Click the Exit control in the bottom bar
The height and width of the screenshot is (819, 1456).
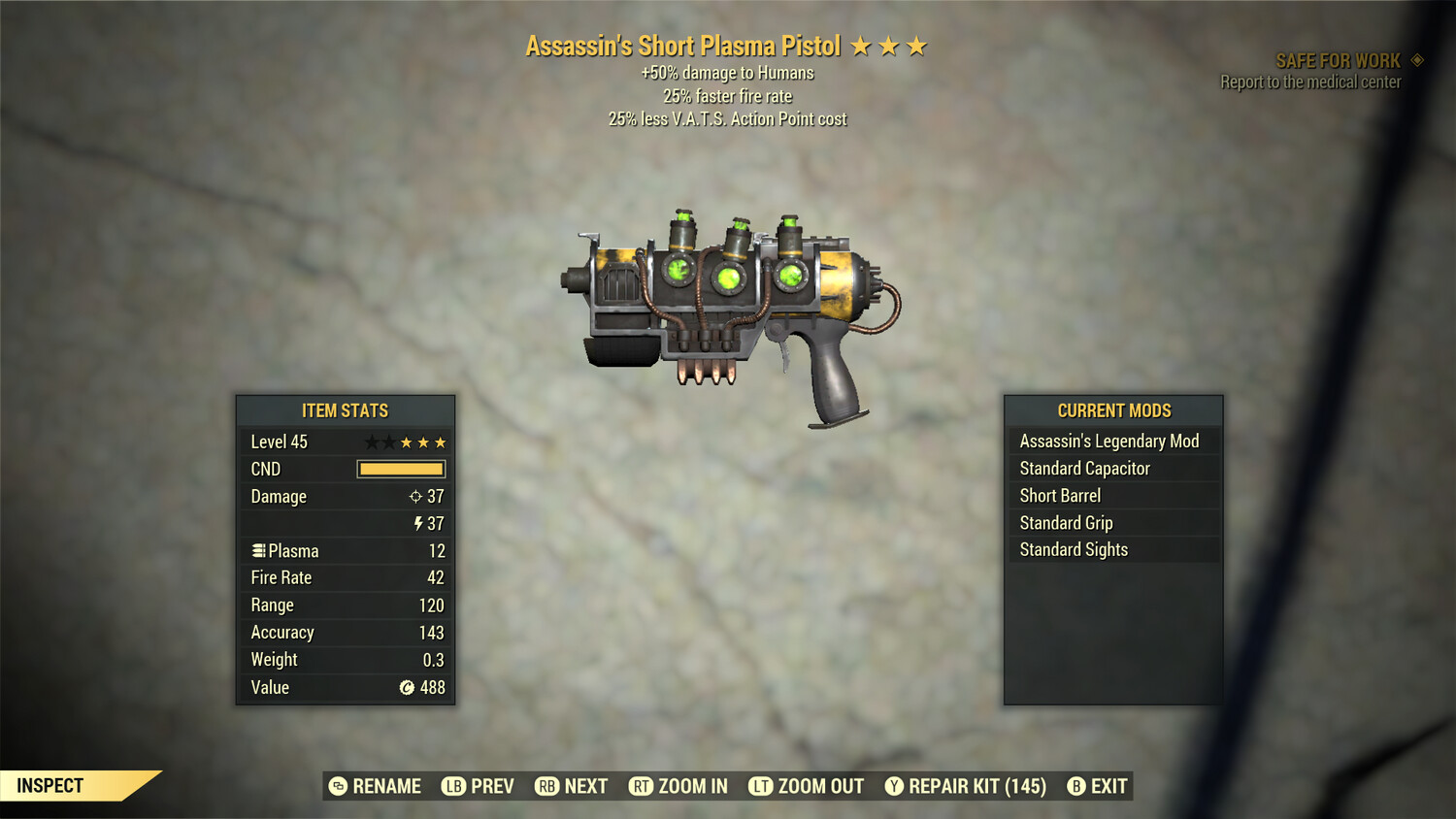[1109, 786]
